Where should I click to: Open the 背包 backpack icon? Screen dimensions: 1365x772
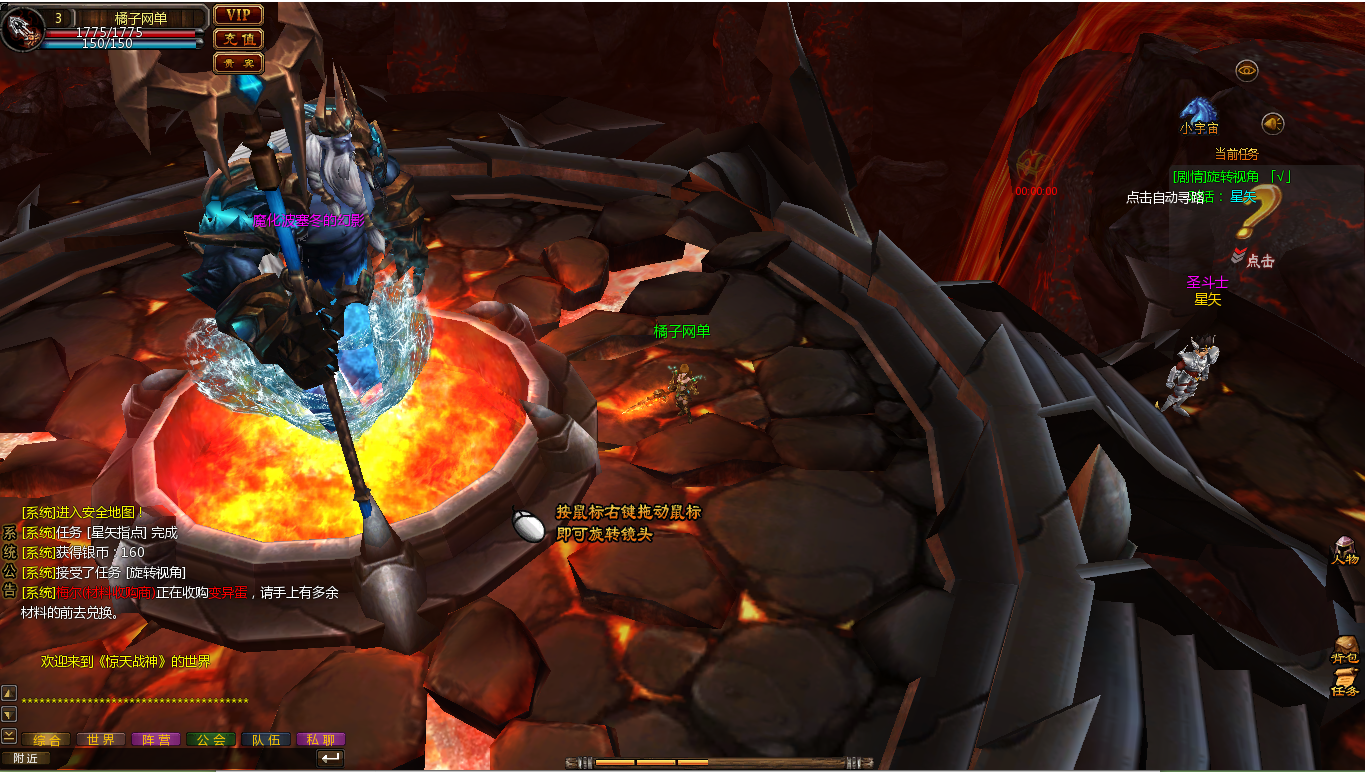click(1345, 648)
